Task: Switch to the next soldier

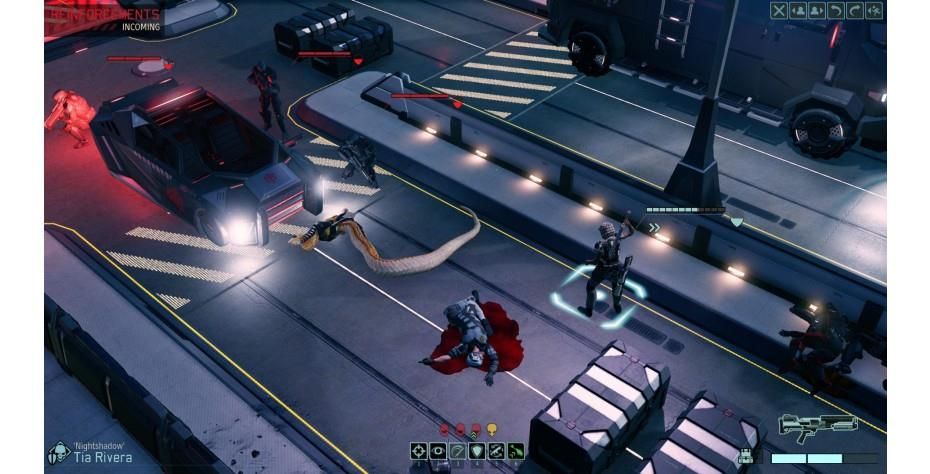Action: [x=818, y=10]
